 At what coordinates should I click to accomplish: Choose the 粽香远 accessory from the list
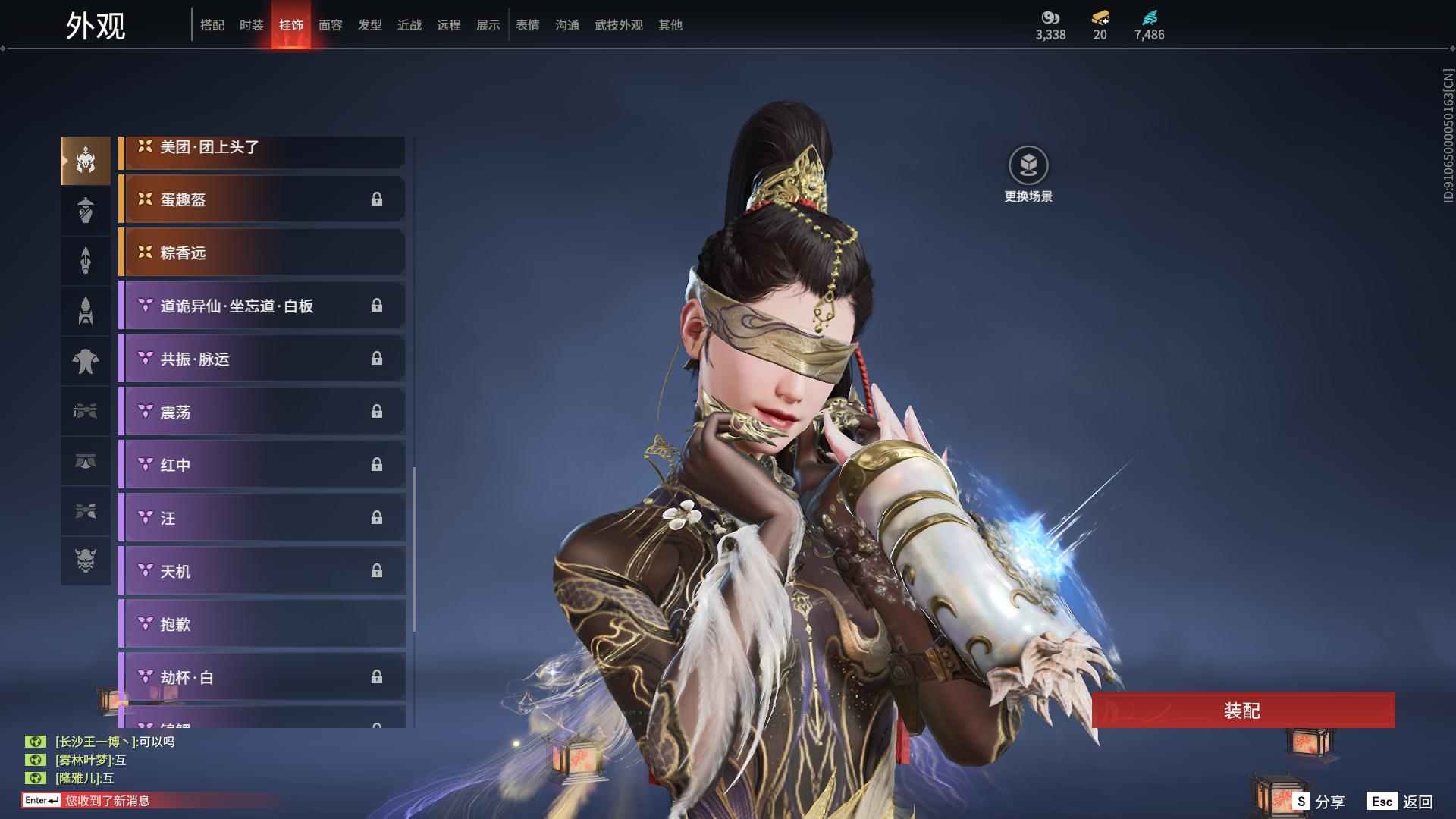(x=262, y=253)
